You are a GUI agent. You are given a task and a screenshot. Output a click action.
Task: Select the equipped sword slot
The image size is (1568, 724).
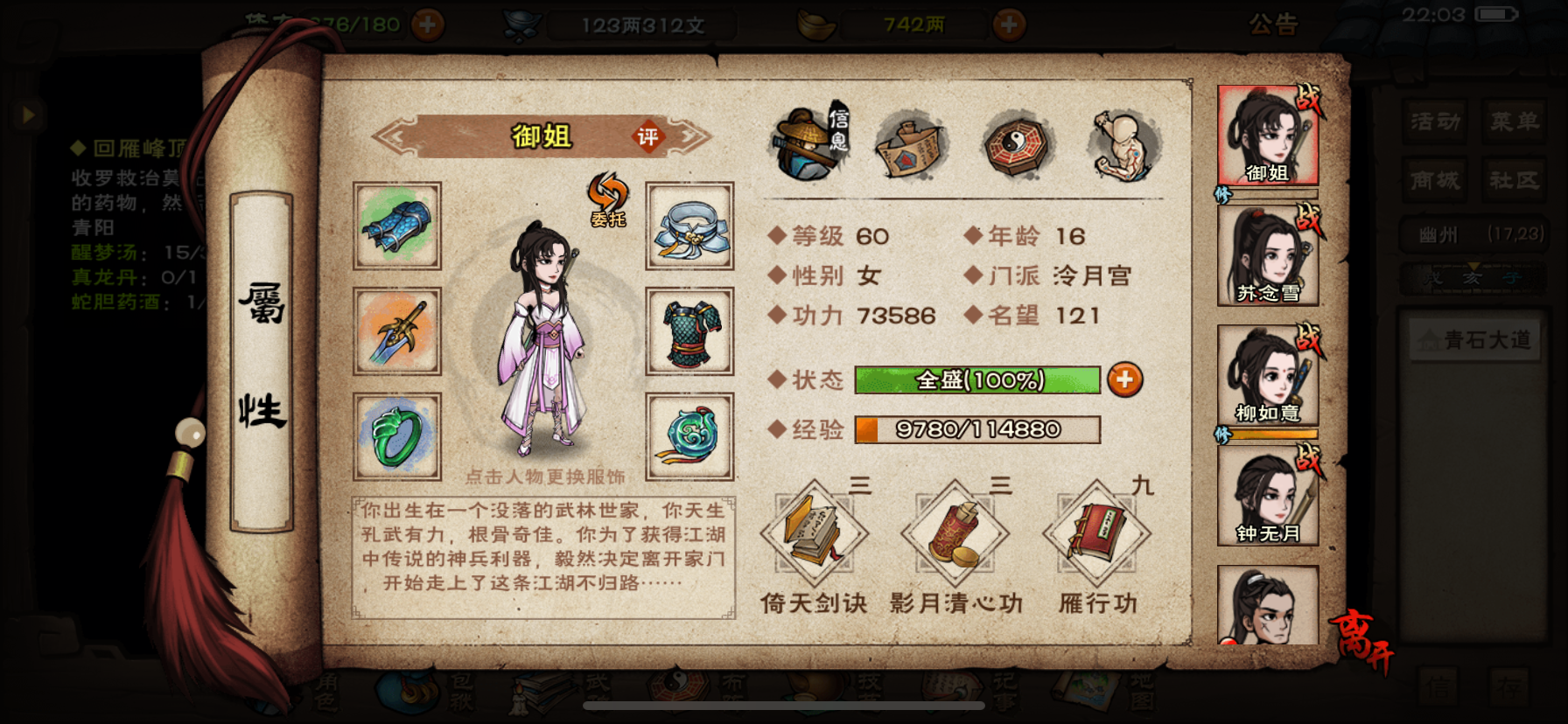point(396,333)
